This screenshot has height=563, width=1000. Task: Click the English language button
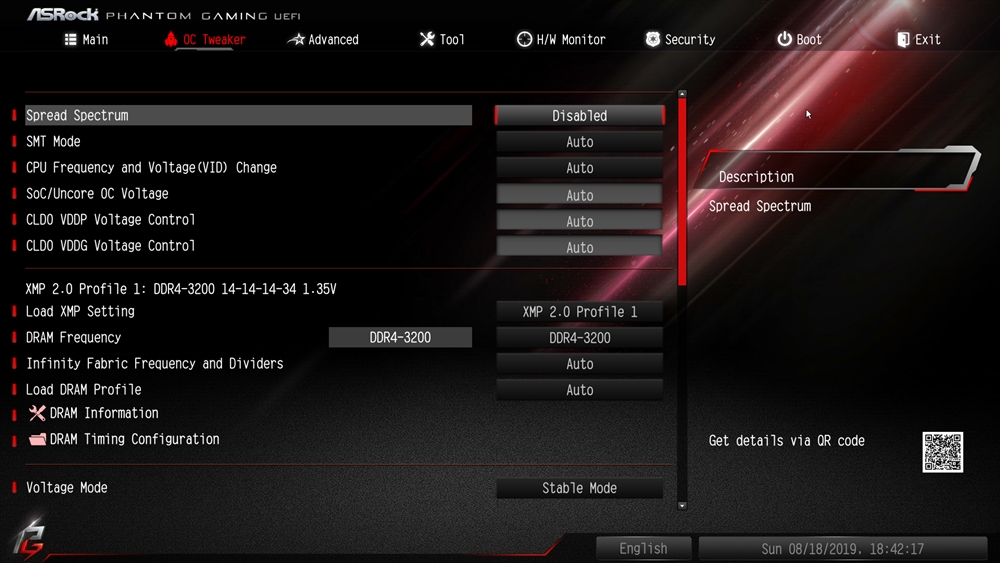(x=643, y=549)
